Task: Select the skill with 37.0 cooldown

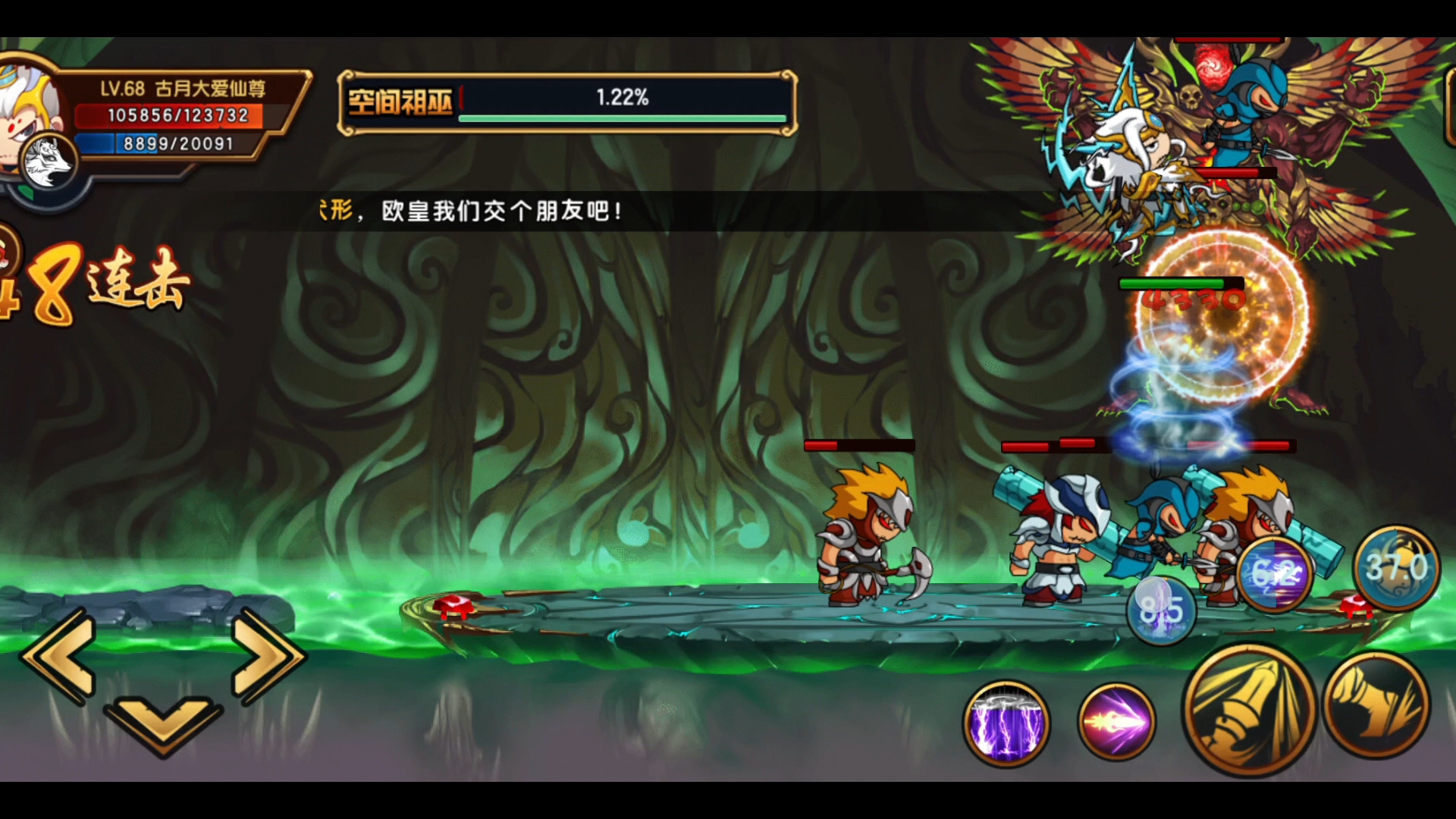Action: (1397, 567)
